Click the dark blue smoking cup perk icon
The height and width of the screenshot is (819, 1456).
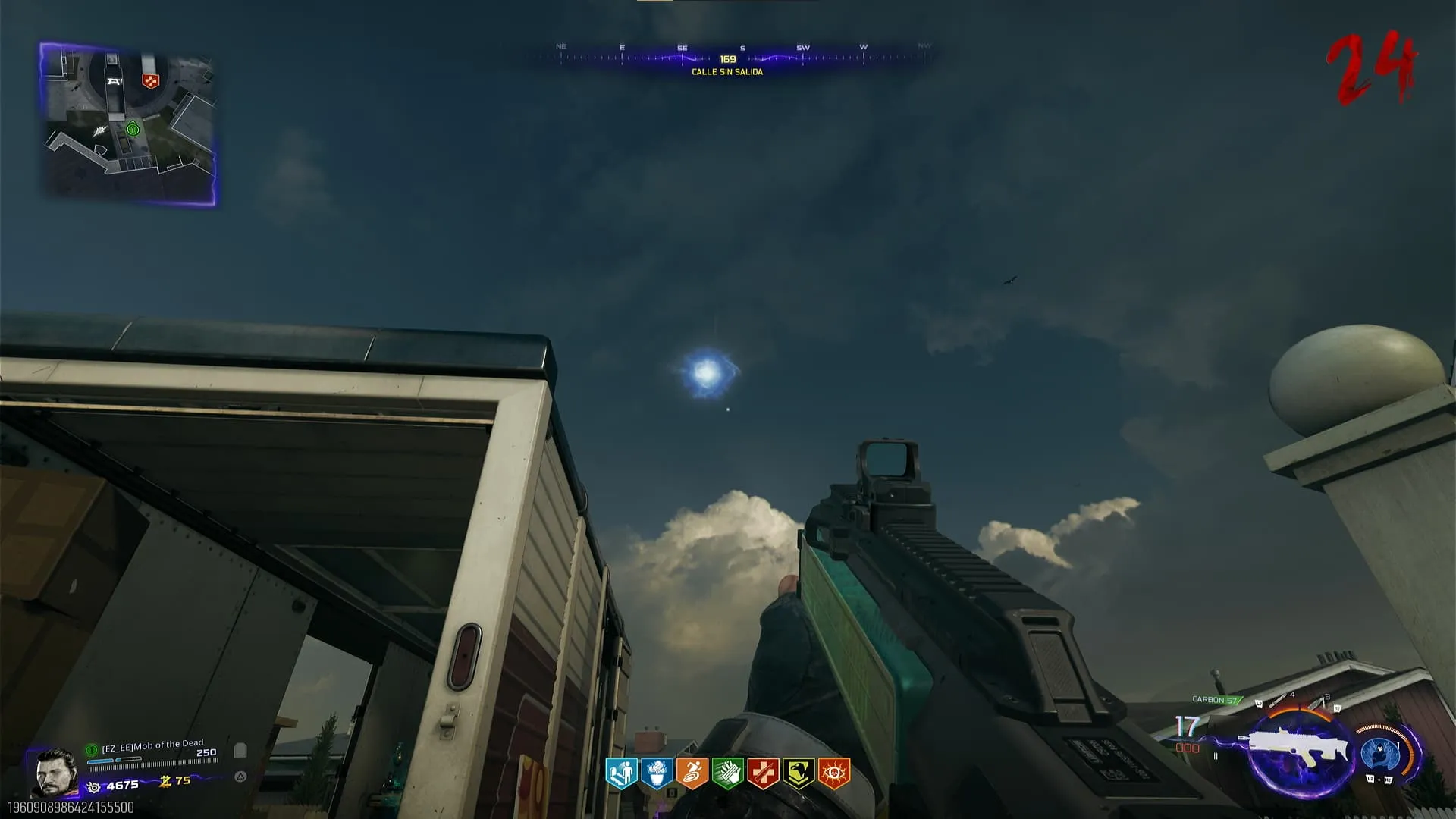[656, 773]
